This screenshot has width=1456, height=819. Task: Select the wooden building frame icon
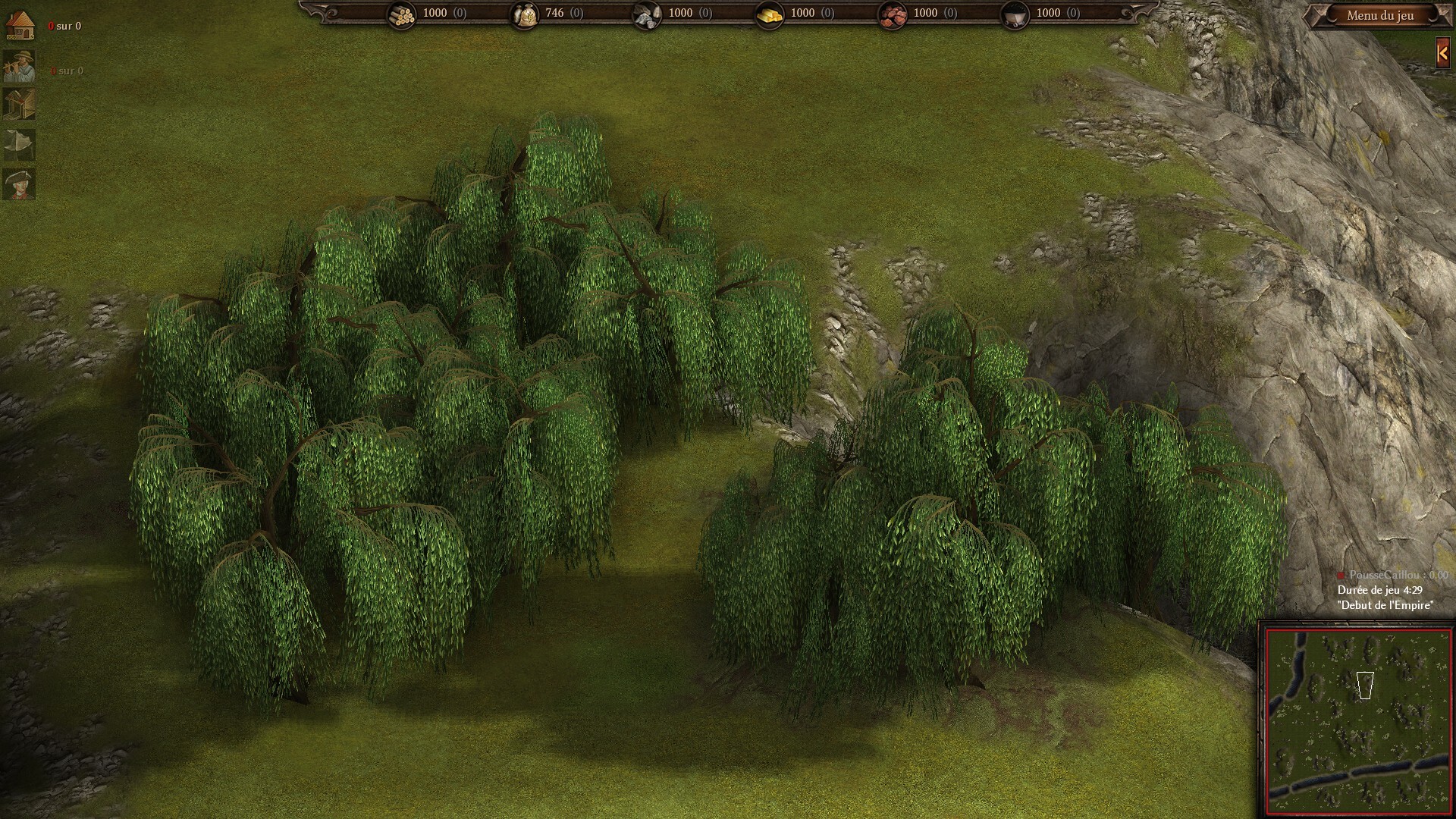(x=19, y=105)
